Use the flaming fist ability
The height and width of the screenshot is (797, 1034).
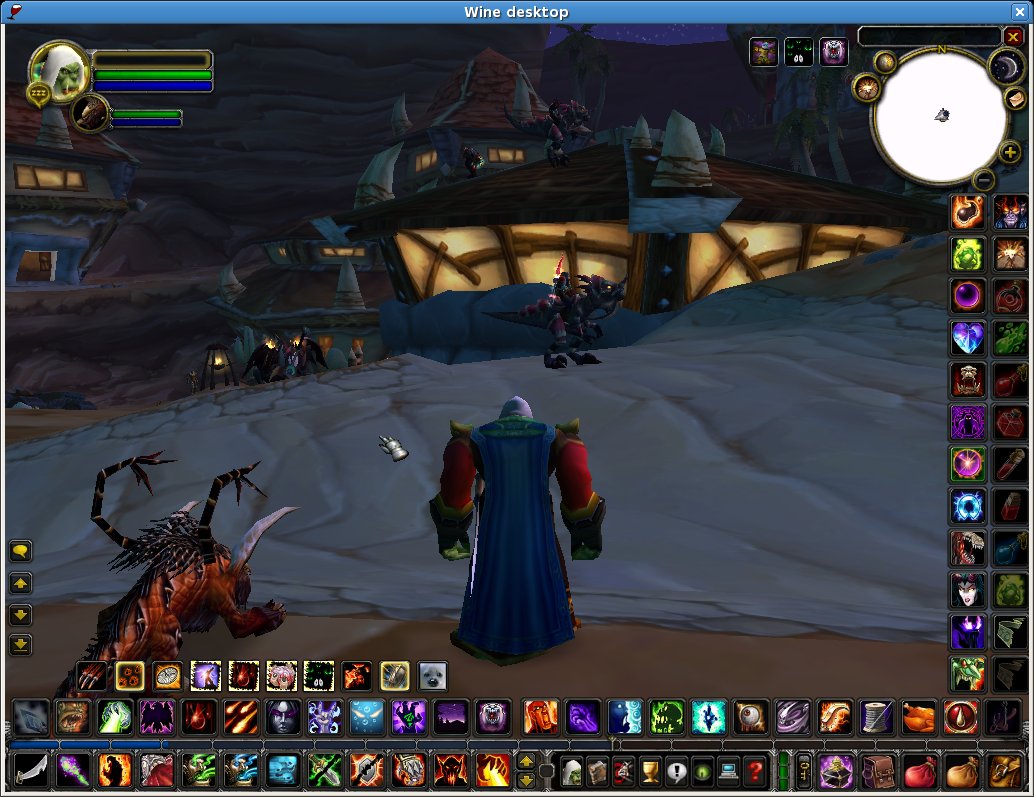pos(494,771)
